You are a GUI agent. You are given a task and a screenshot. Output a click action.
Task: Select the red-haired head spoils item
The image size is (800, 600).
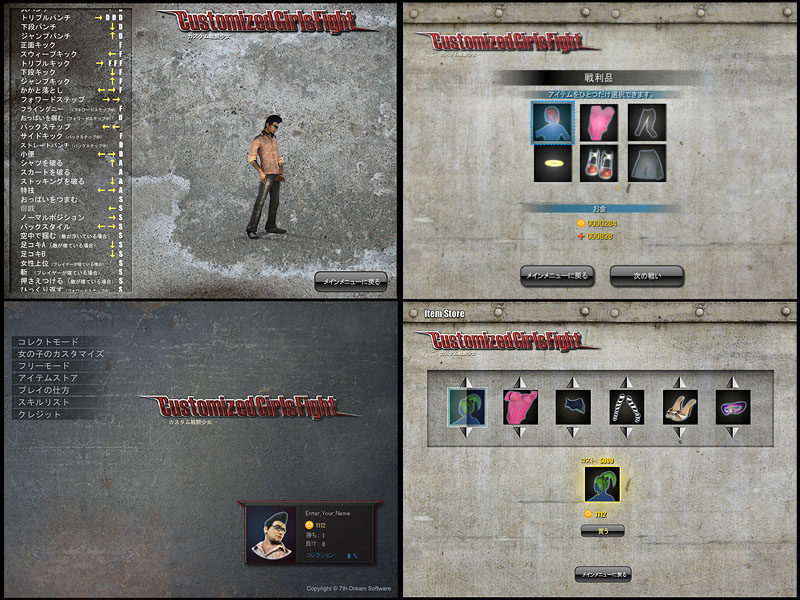tap(551, 123)
